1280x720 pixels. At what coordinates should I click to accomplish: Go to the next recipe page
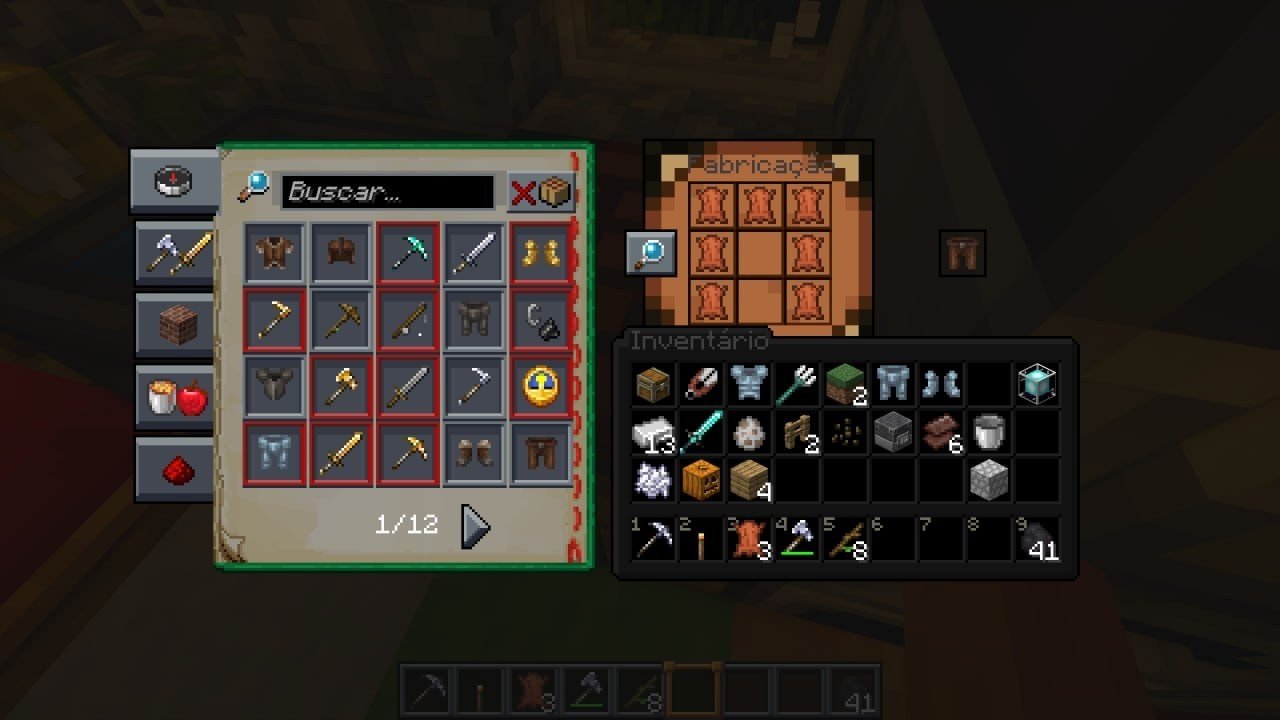[x=475, y=526]
